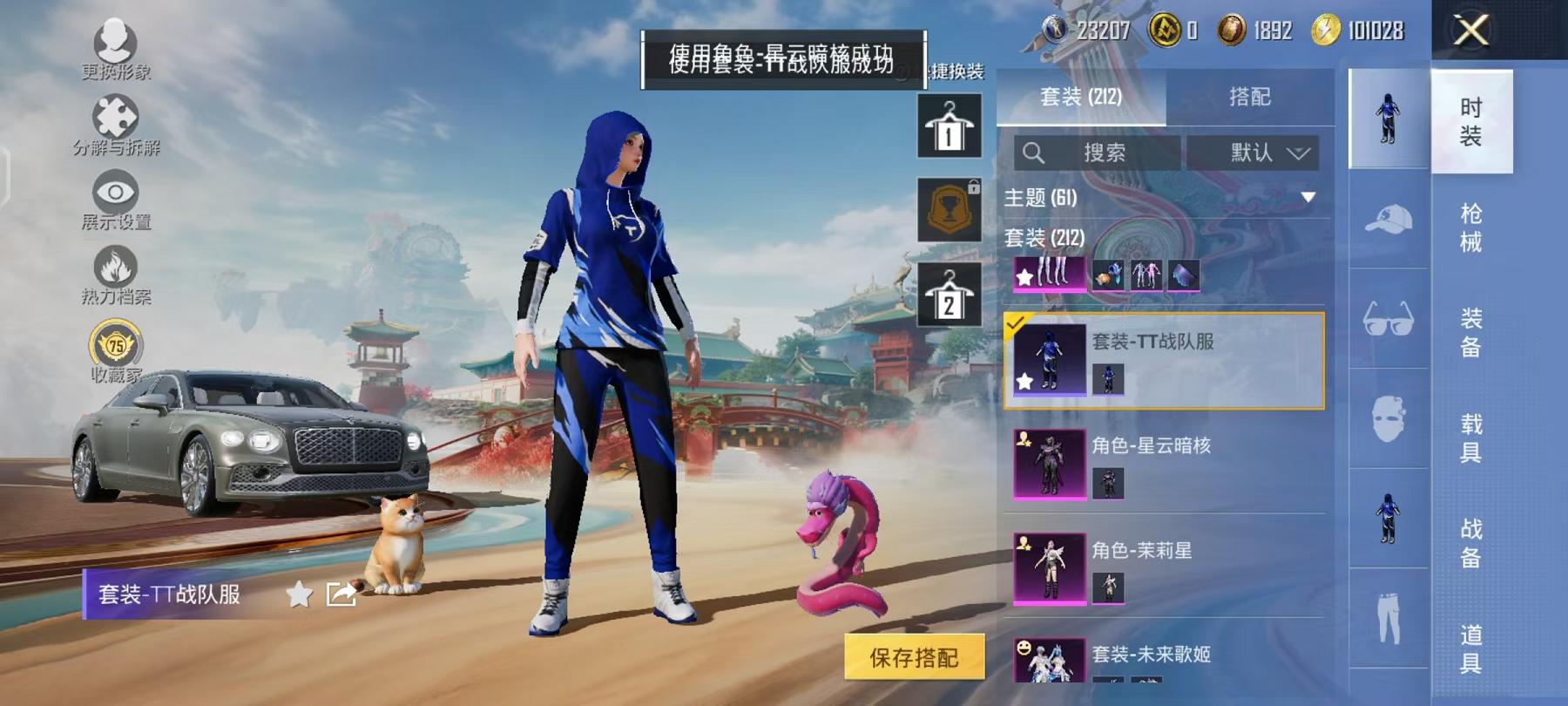
Task: Toggle the star in the 套装(212) thumbnail row
Action: tap(1026, 275)
